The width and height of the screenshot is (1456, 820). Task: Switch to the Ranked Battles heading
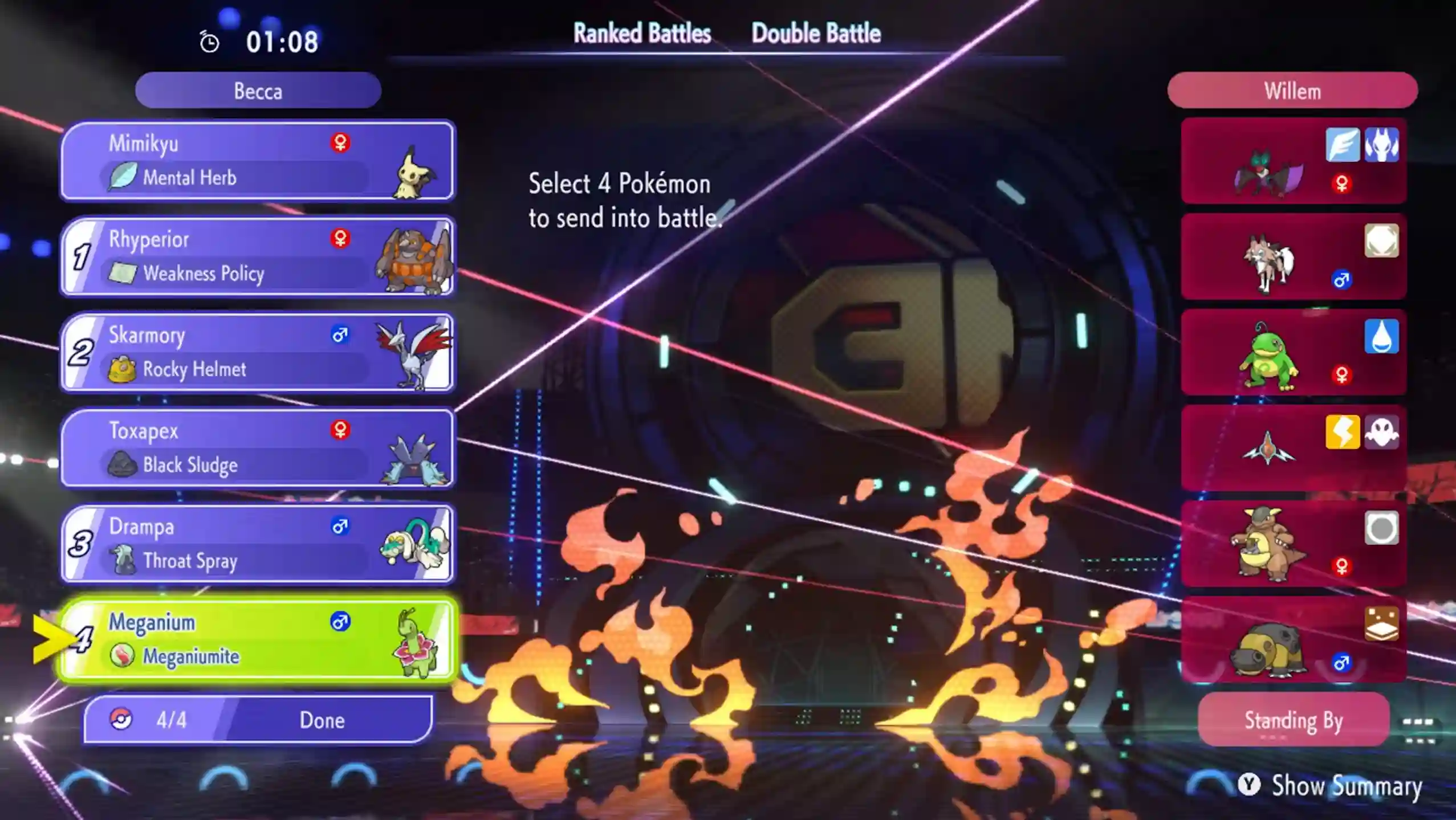click(641, 33)
